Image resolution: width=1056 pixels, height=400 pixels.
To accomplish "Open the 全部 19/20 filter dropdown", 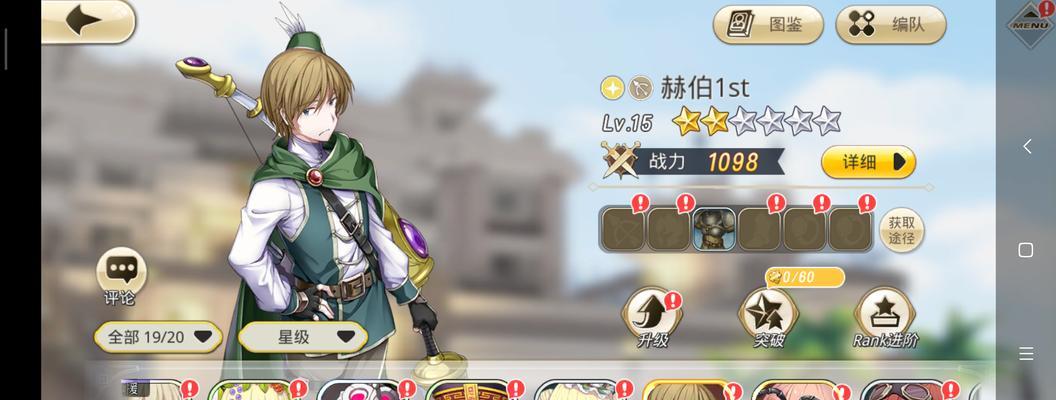I will pyautogui.click(x=159, y=337).
